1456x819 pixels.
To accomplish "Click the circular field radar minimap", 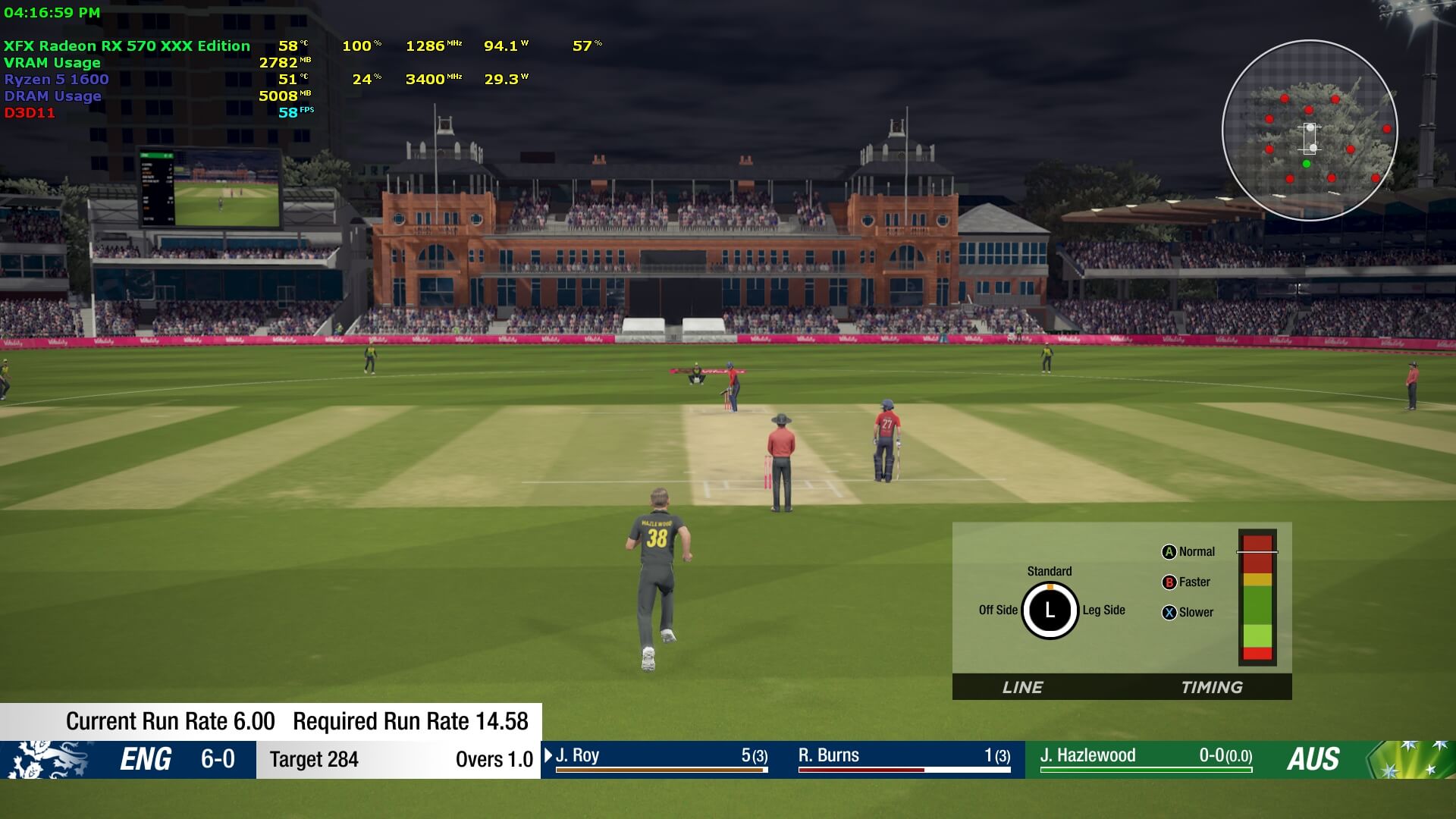I will [1310, 130].
